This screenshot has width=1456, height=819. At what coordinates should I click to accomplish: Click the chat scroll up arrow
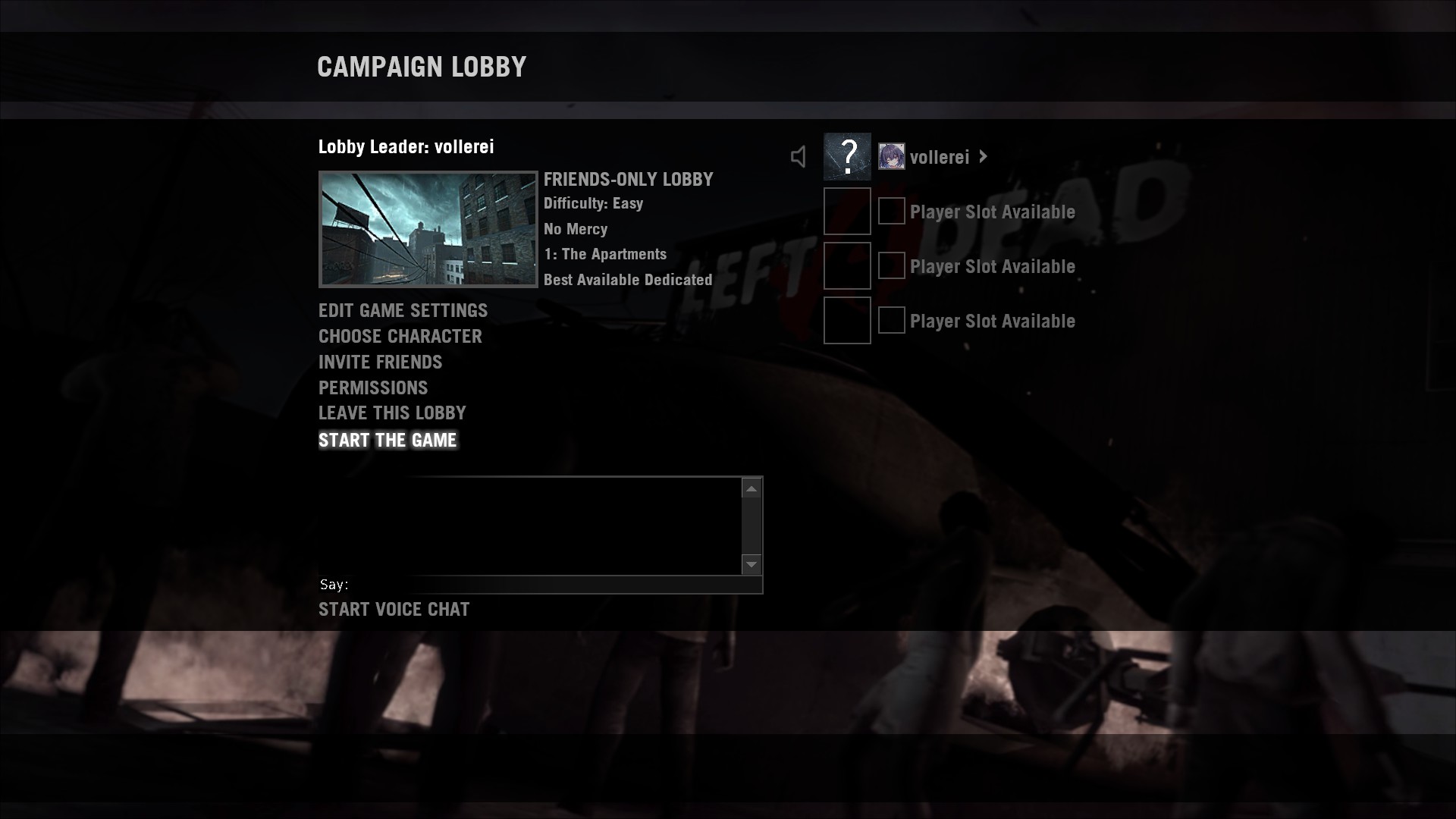click(x=752, y=489)
